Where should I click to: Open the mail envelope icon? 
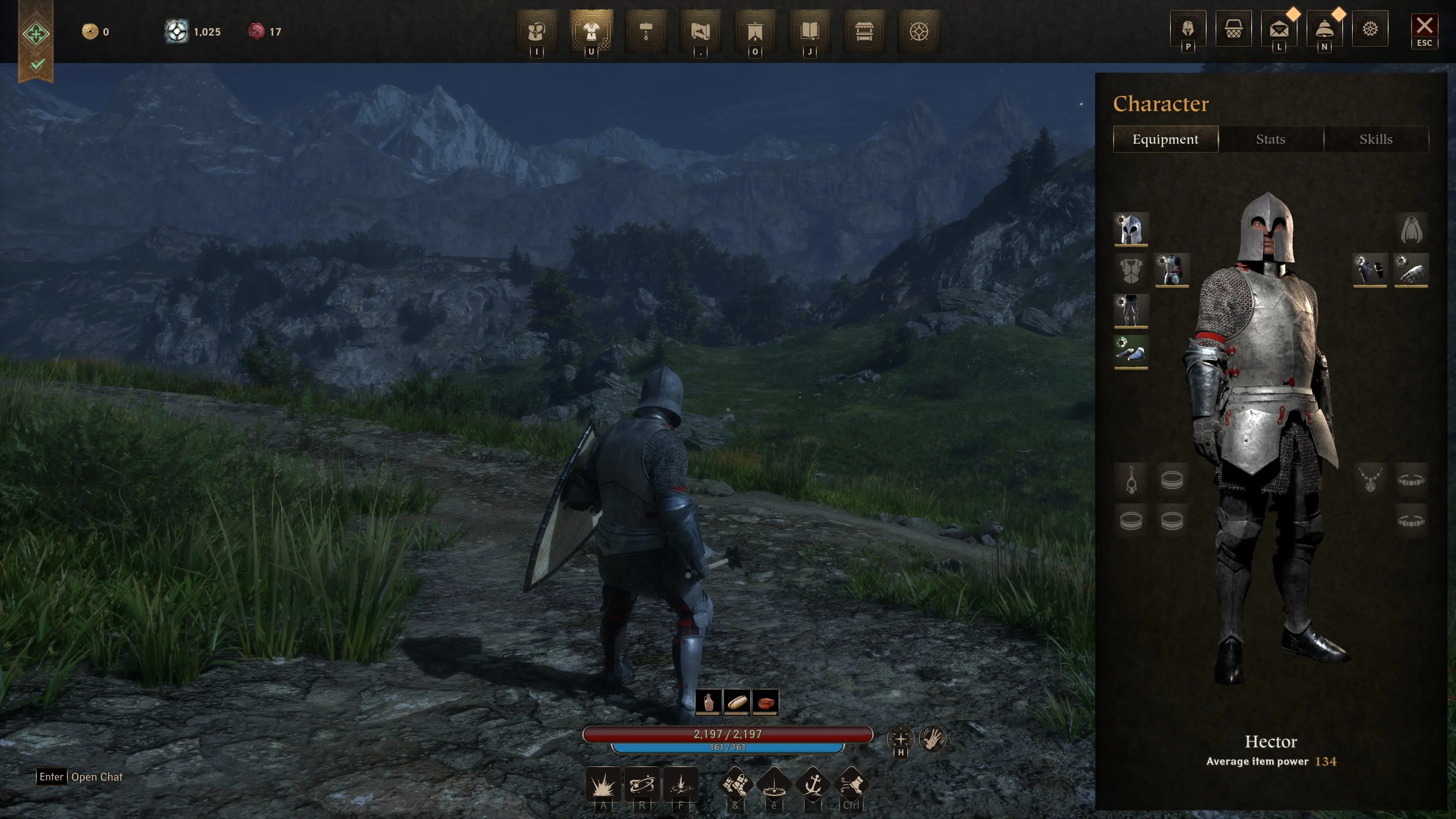1279,29
